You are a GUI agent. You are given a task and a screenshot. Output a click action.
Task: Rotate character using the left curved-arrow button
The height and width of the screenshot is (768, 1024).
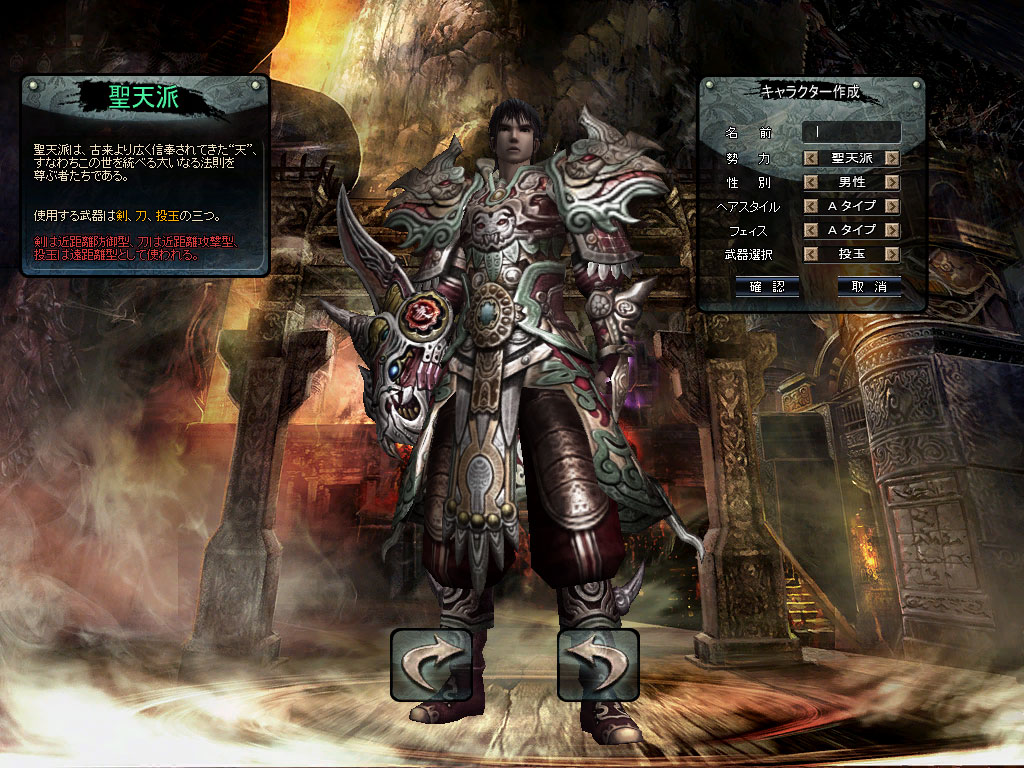tap(431, 664)
